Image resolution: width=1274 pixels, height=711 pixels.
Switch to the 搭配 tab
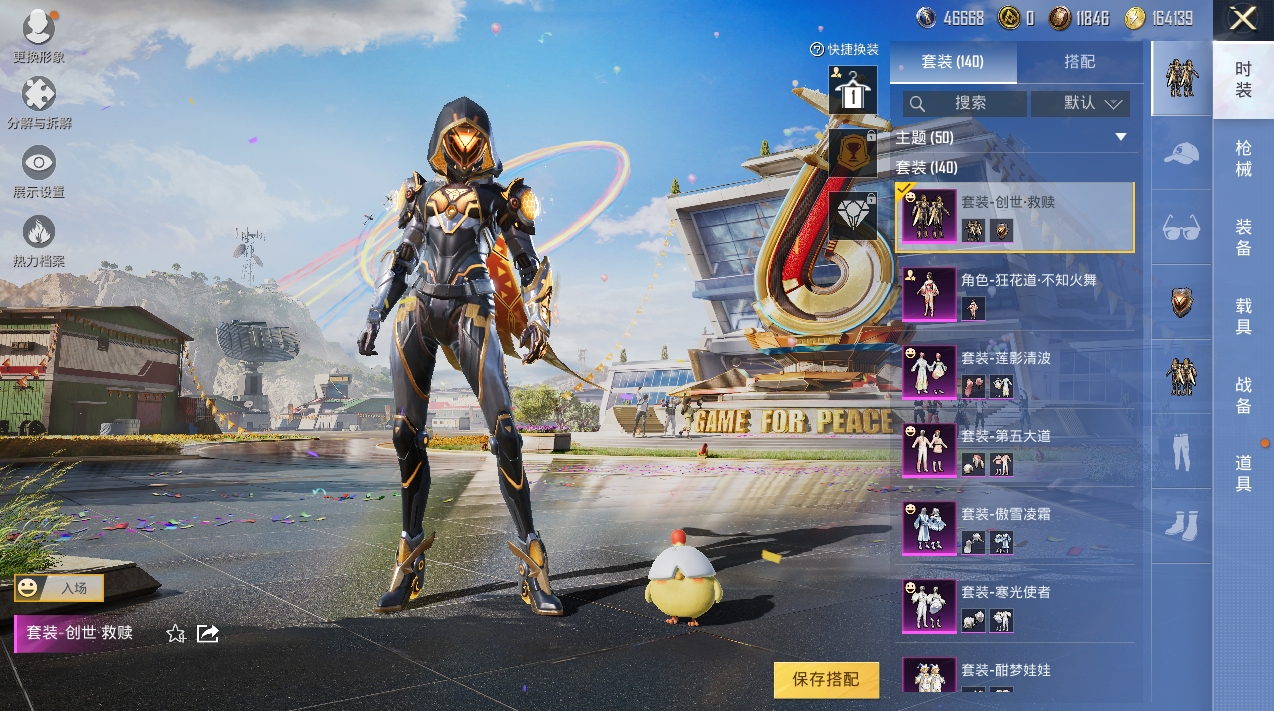coord(1079,62)
